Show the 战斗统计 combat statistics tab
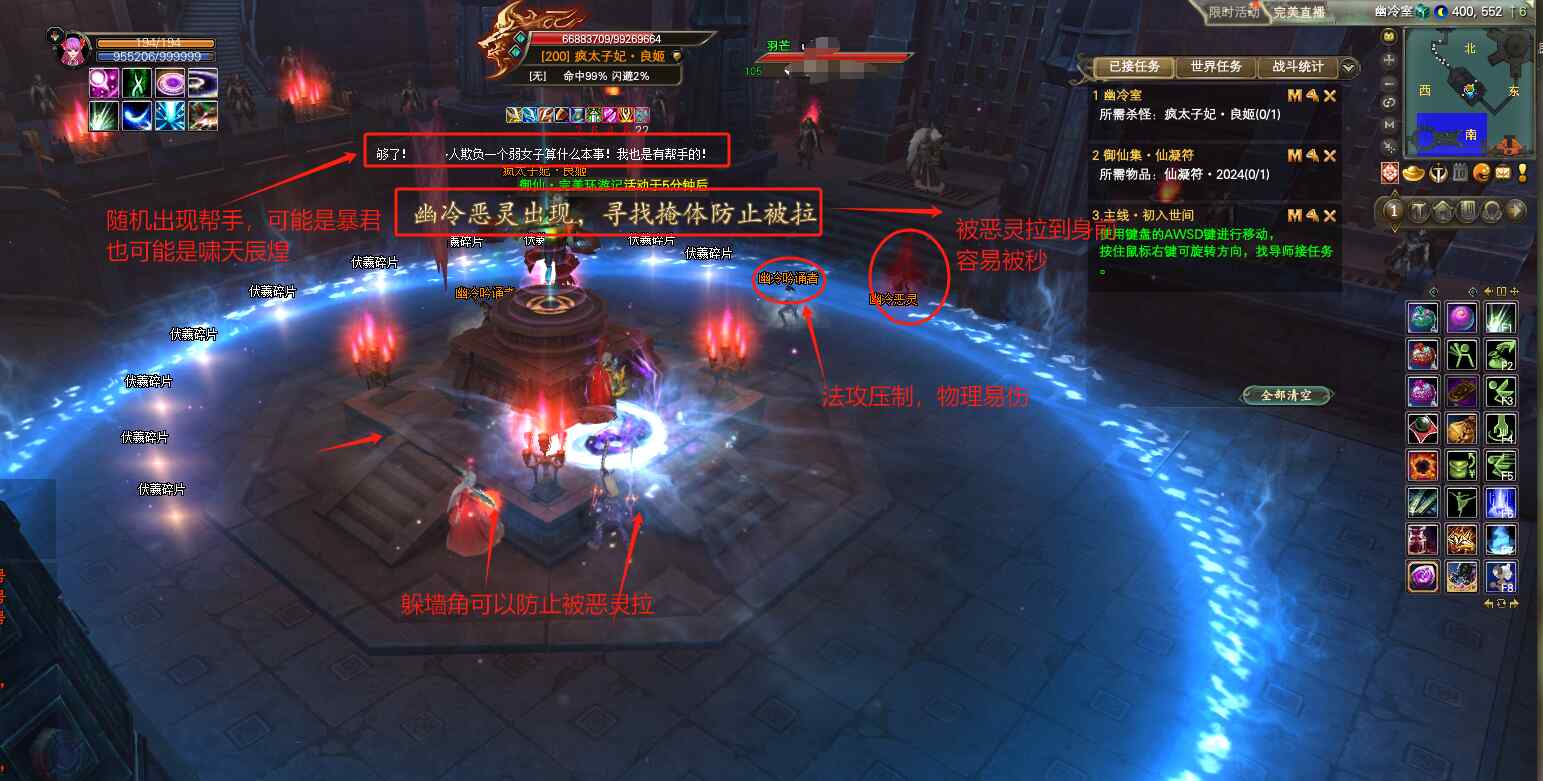Screen dimensions: 1543x781 point(1297,67)
